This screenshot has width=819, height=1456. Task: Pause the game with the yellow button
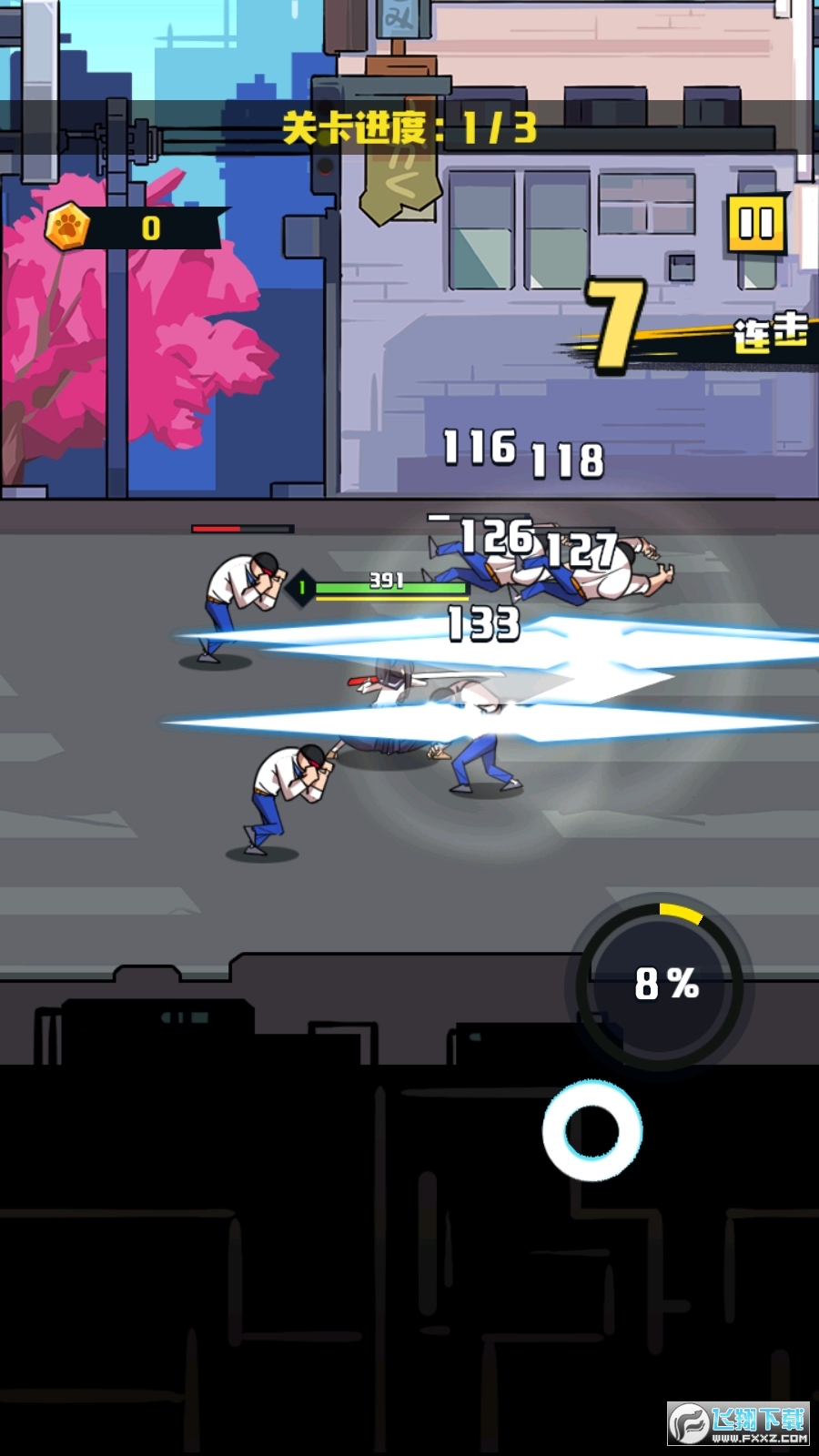[x=756, y=223]
